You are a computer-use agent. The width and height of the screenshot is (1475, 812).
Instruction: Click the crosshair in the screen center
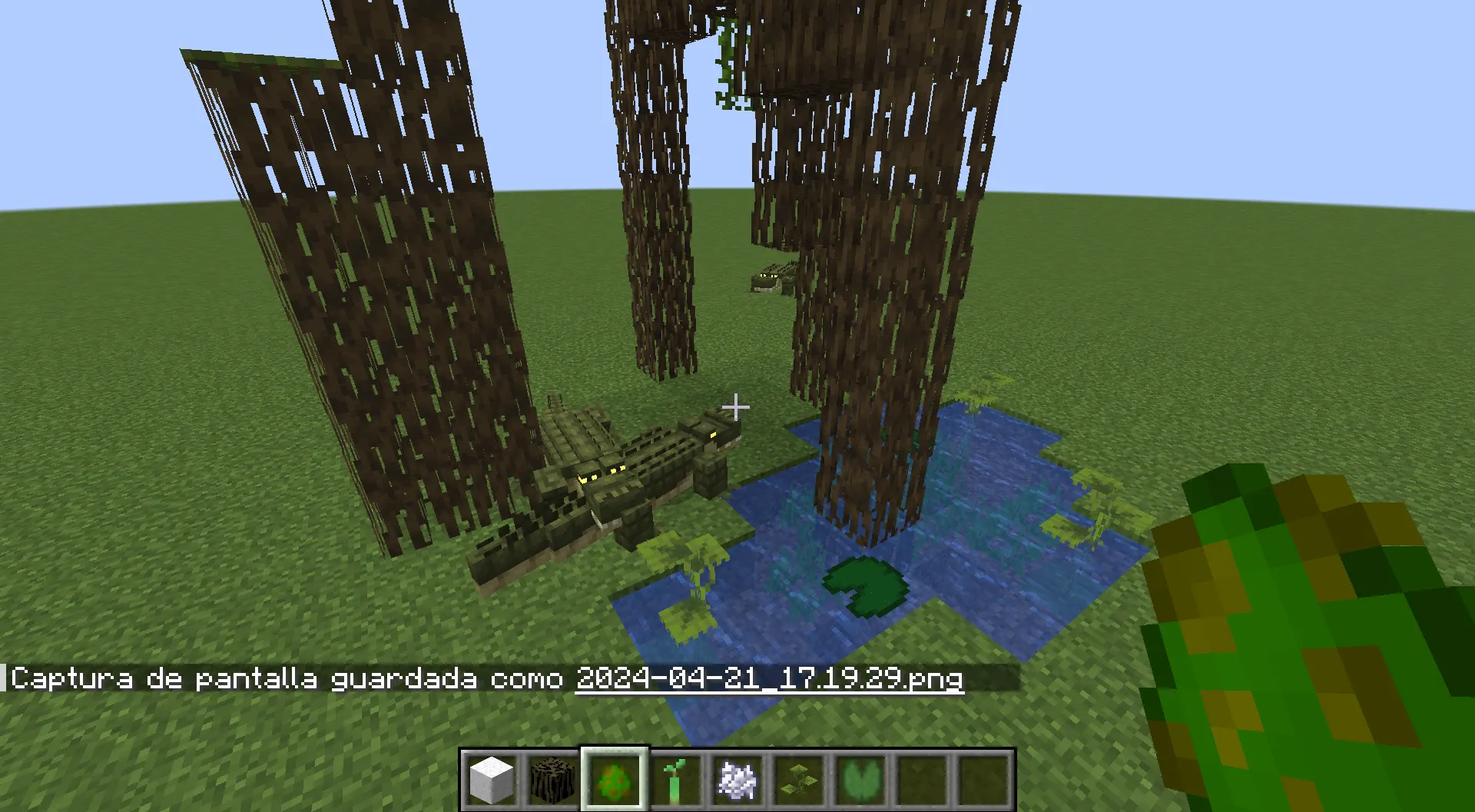(x=736, y=406)
